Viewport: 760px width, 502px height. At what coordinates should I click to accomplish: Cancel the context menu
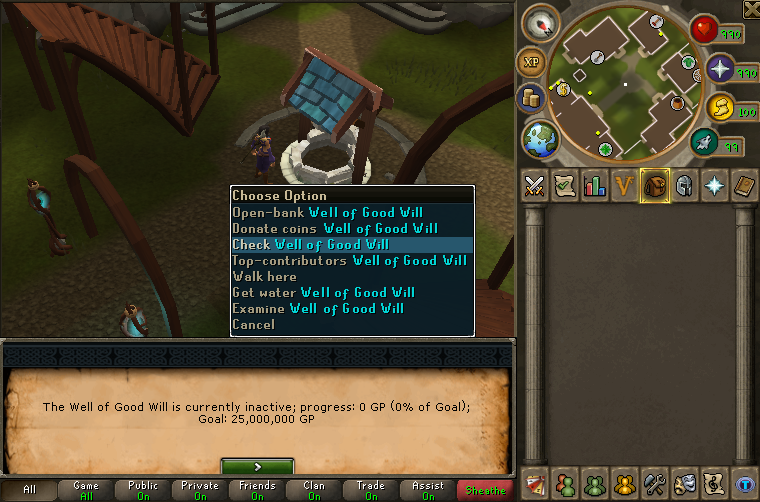point(253,324)
